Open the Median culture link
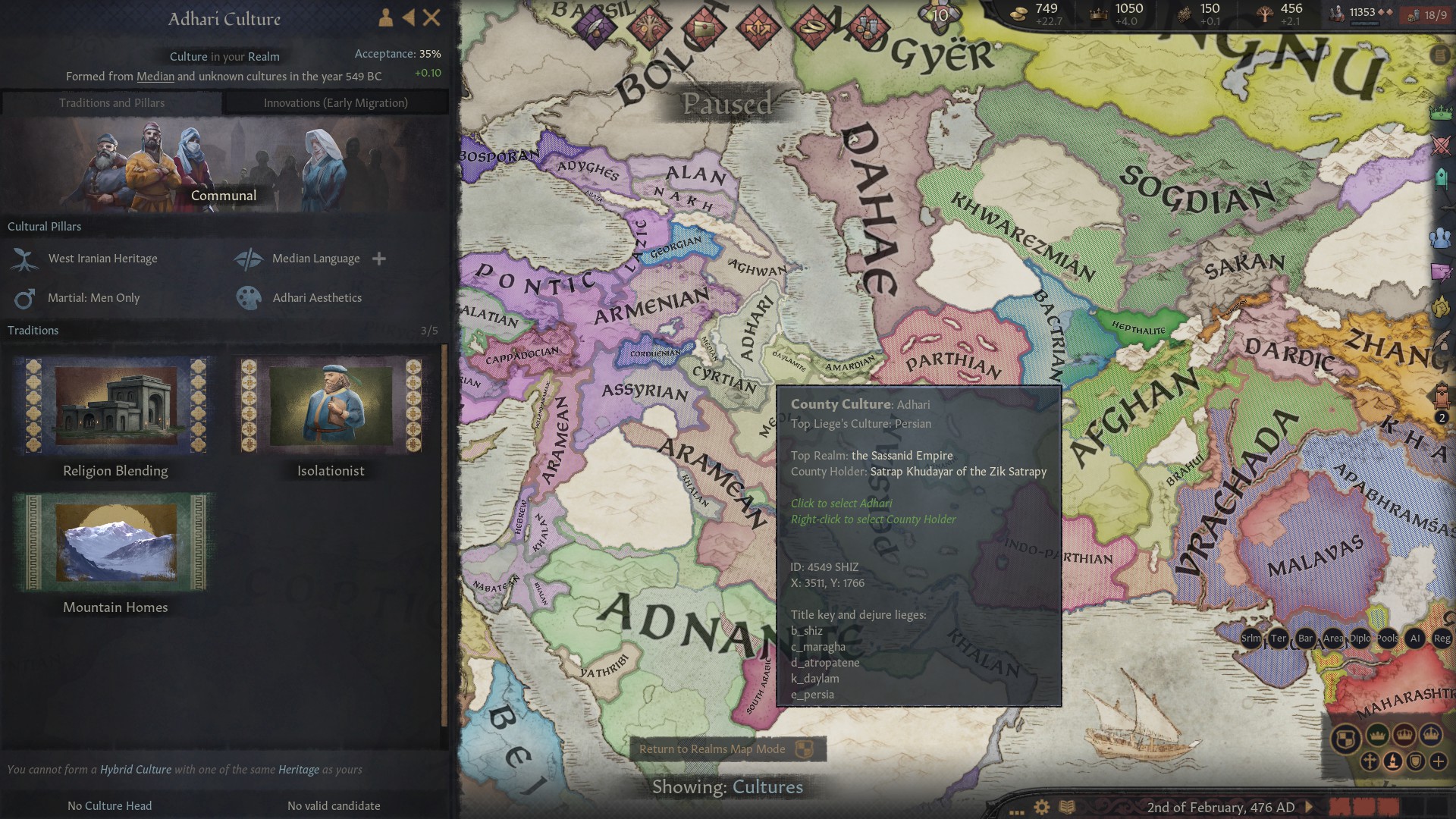1456x819 pixels. coord(155,76)
